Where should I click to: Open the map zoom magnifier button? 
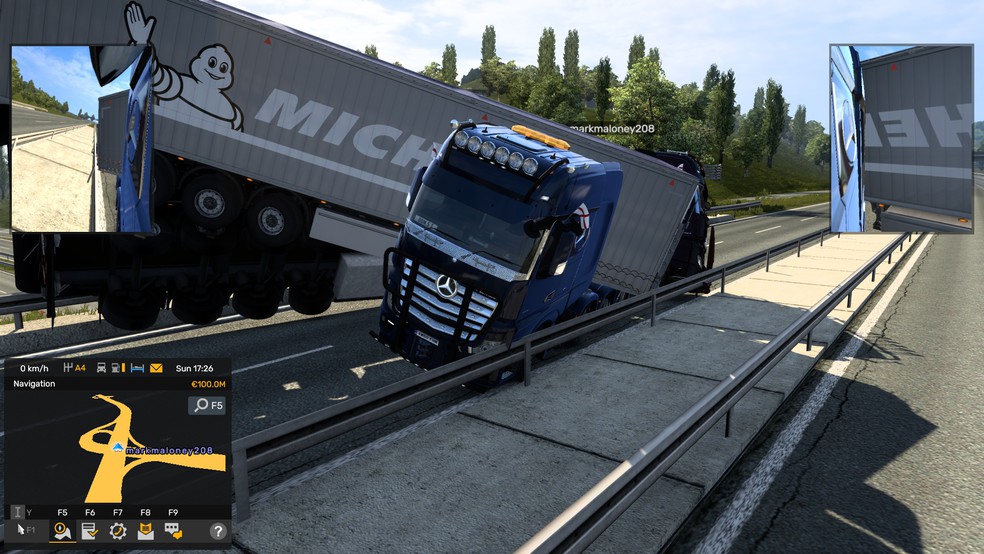pyautogui.click(x=207, y=405)
